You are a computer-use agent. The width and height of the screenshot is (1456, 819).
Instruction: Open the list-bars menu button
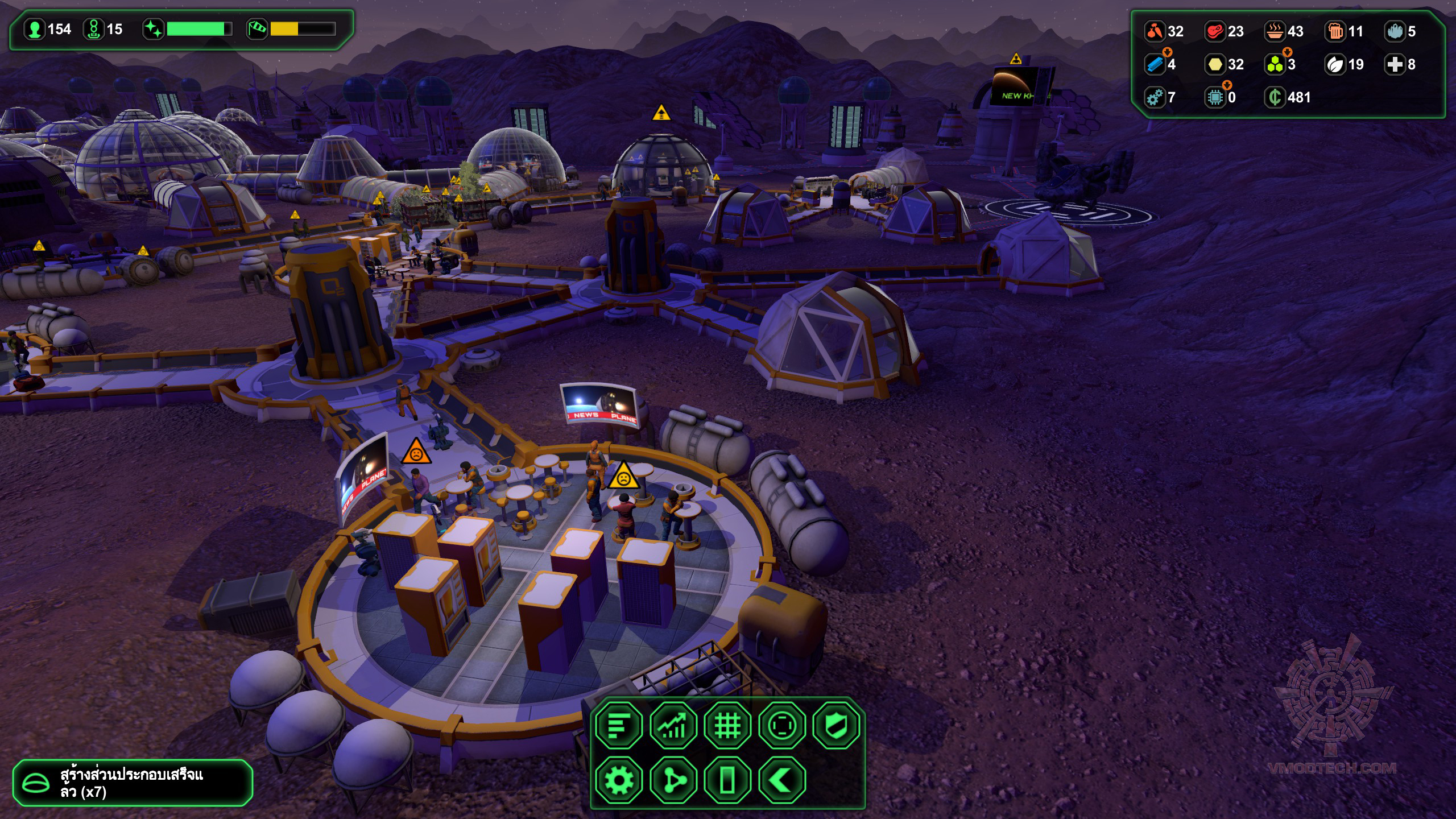(x=619, y=725)
